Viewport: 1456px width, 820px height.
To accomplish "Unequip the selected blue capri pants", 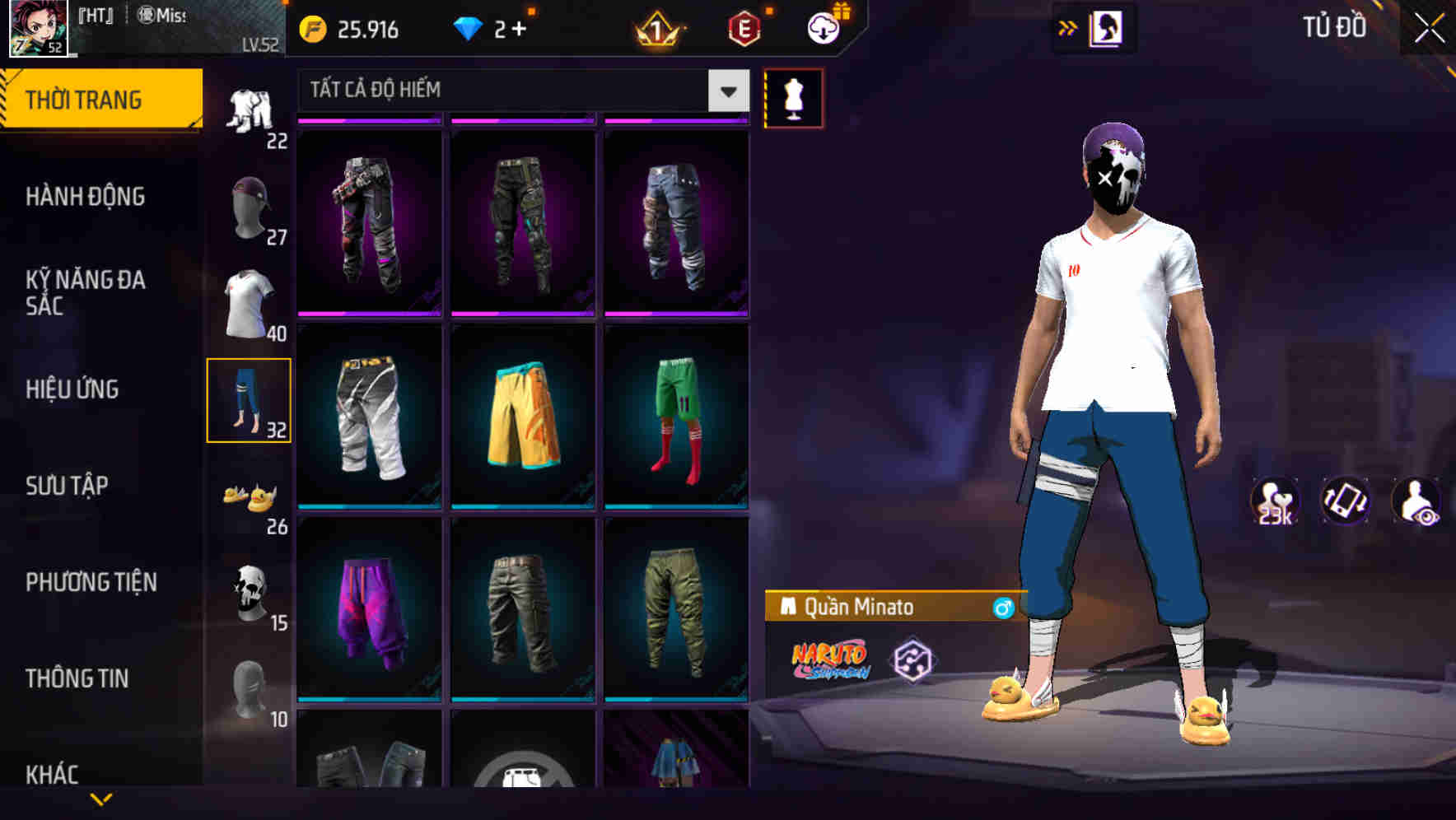I will pos(250,401).
